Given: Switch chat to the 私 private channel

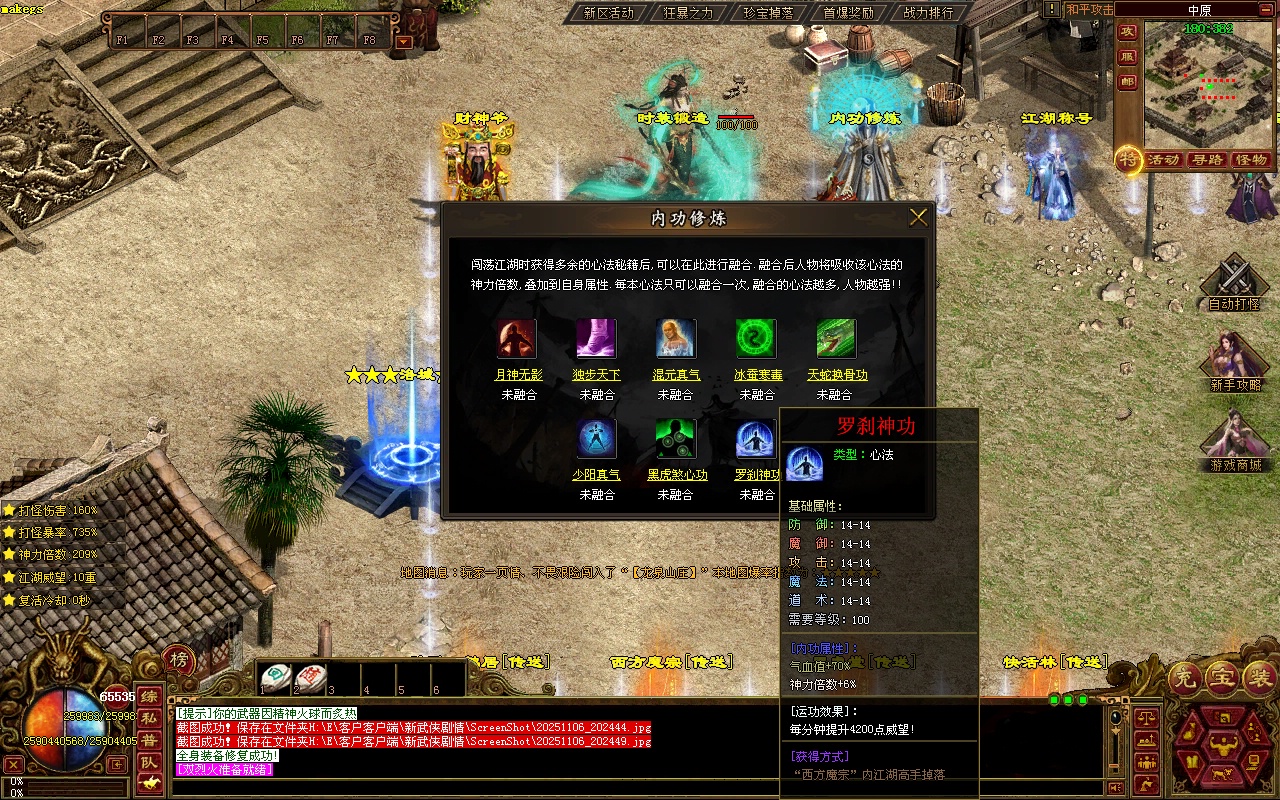Looking at the screenshot, I should [x=149, y=718].
